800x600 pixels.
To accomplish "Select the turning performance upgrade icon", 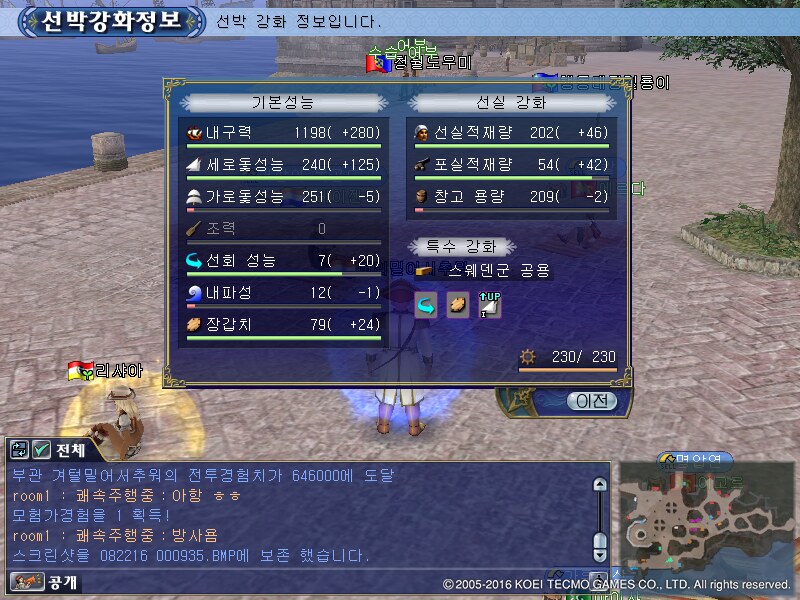I will pos(425,305).
